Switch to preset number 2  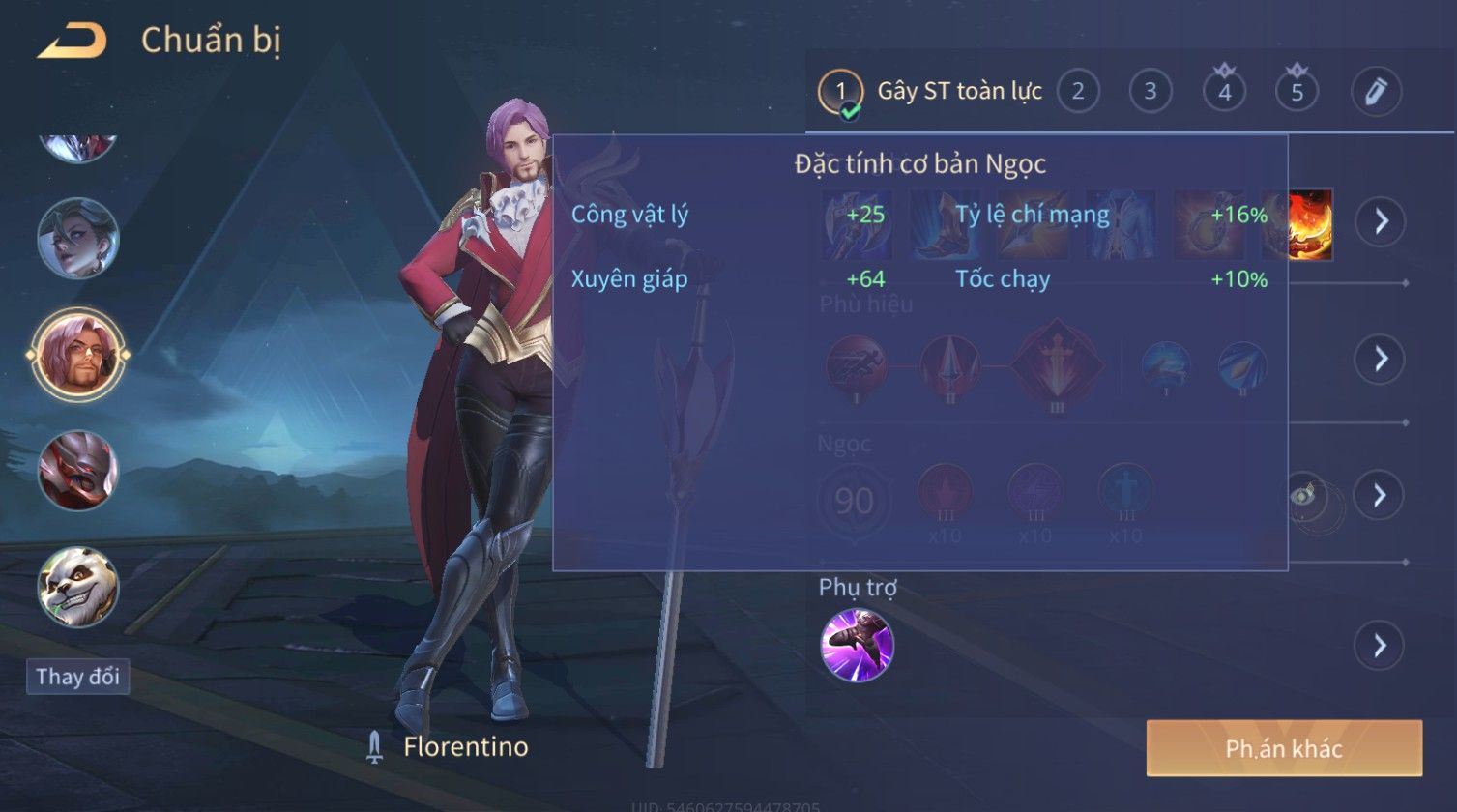pyautogui.click(x=1077, y=93)
